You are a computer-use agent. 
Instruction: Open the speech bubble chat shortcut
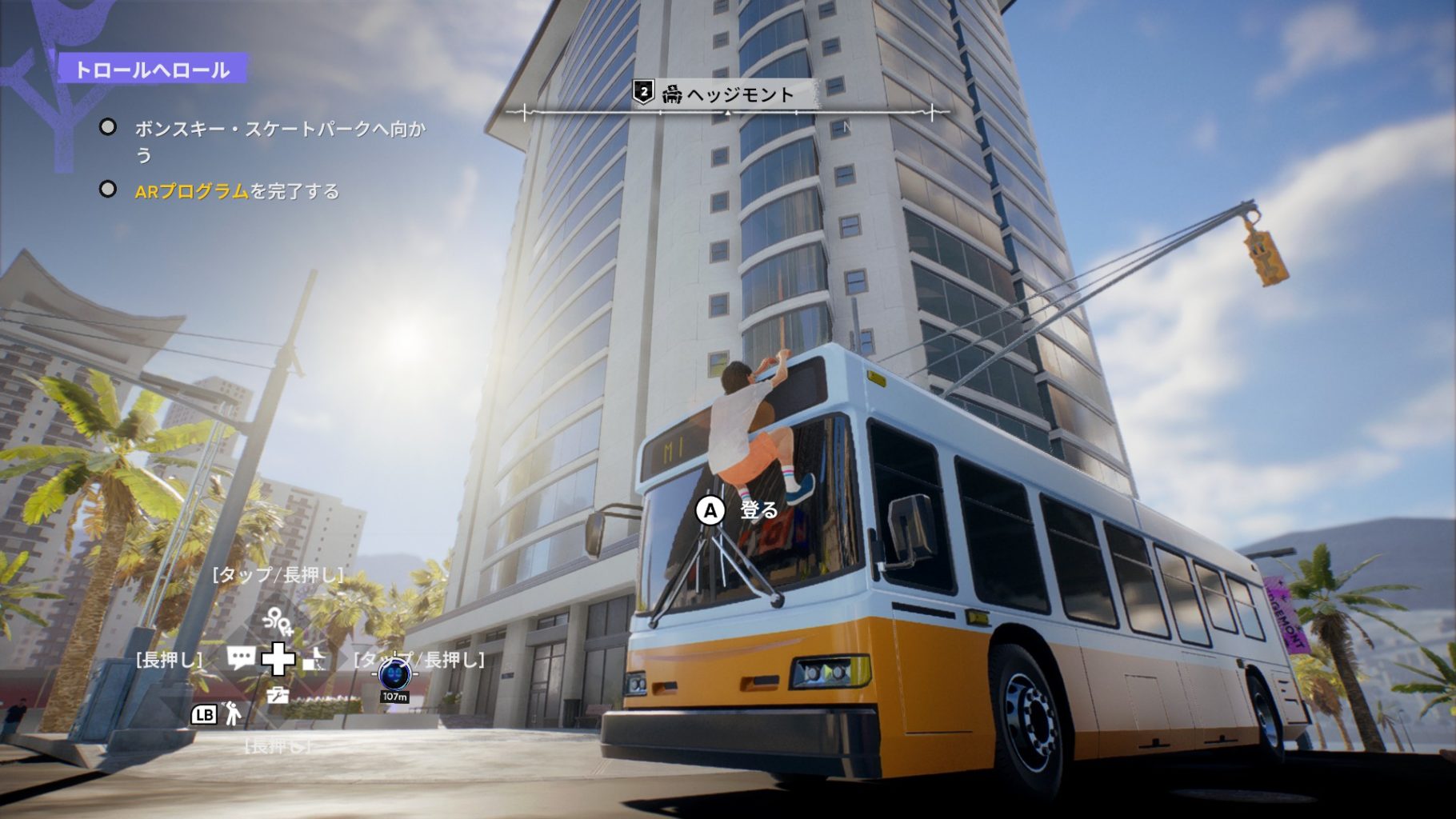click(241, 658)
